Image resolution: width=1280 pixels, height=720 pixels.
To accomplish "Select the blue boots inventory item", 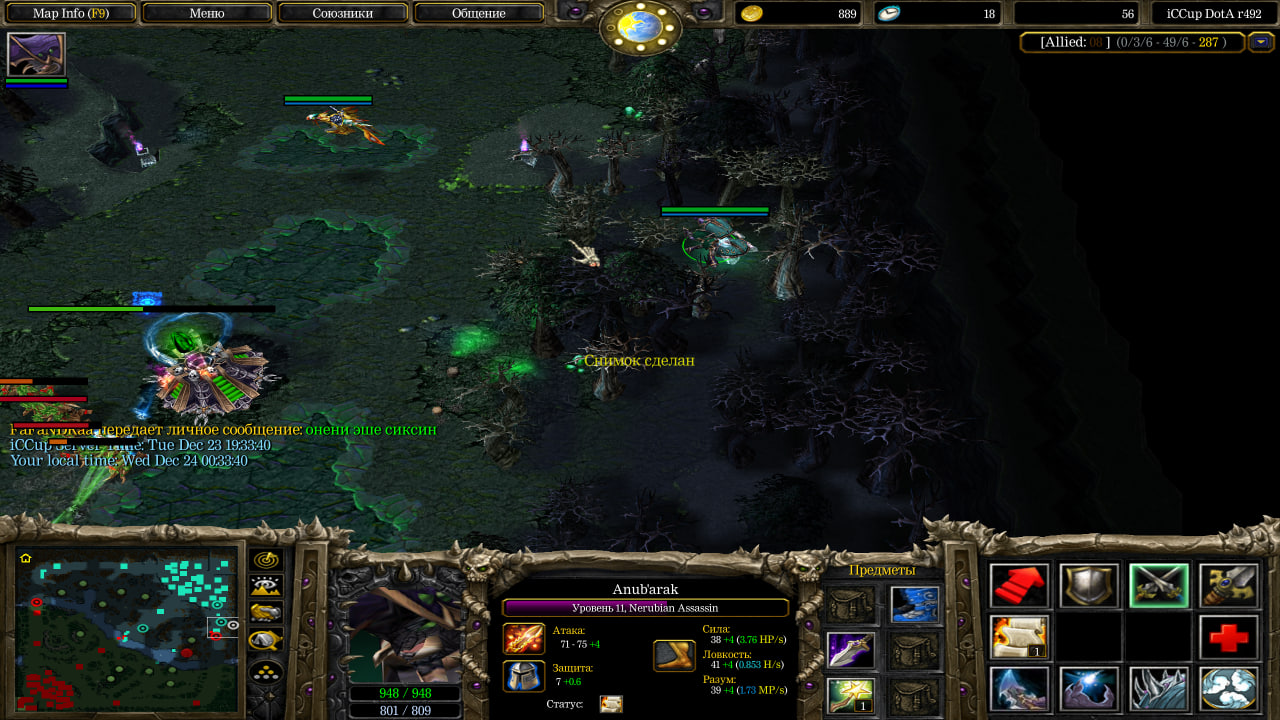I will click(x=914, y=604).
